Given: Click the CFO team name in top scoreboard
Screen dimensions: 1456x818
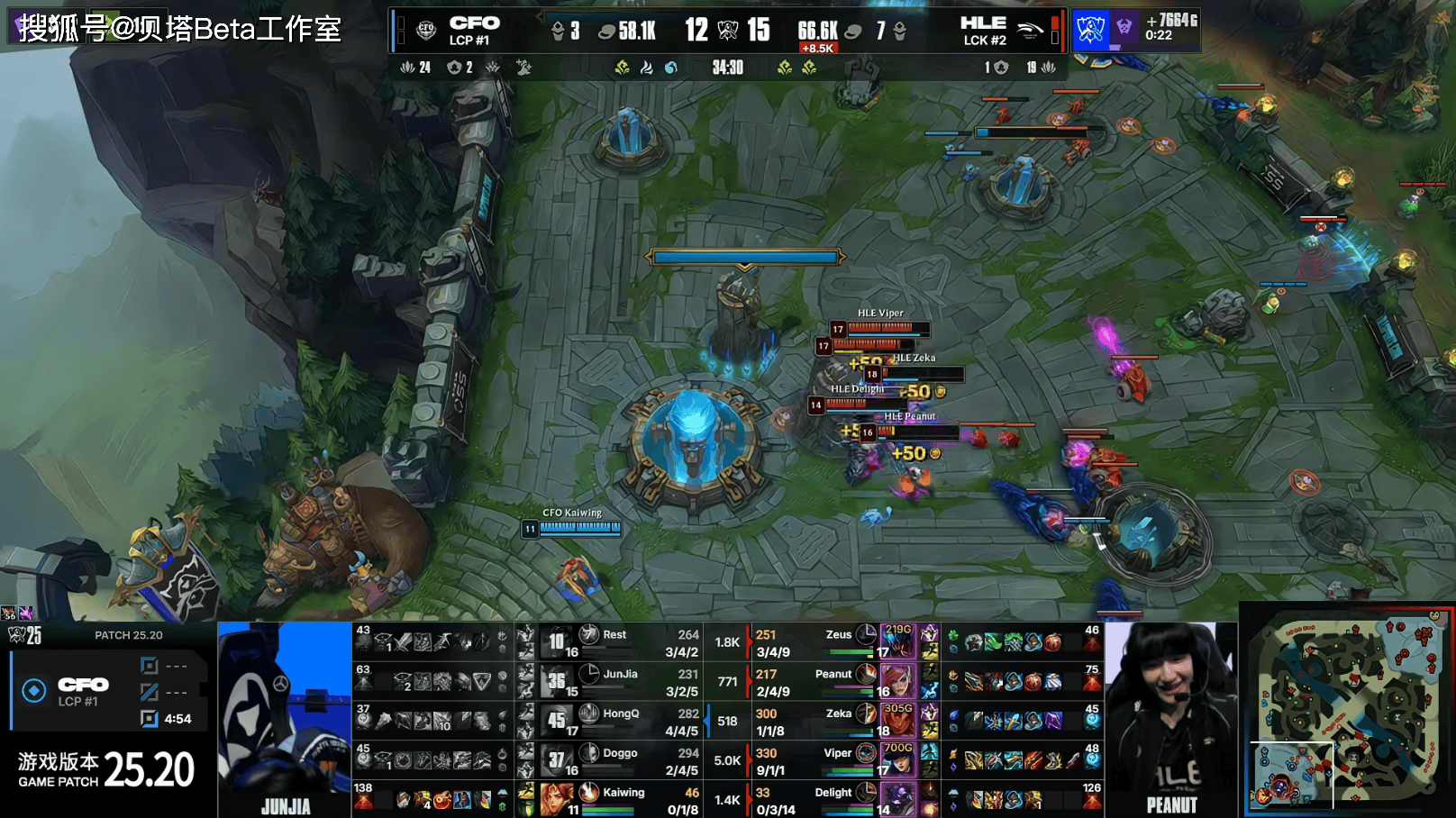Looking at the screenshot, I should (474, 23).
